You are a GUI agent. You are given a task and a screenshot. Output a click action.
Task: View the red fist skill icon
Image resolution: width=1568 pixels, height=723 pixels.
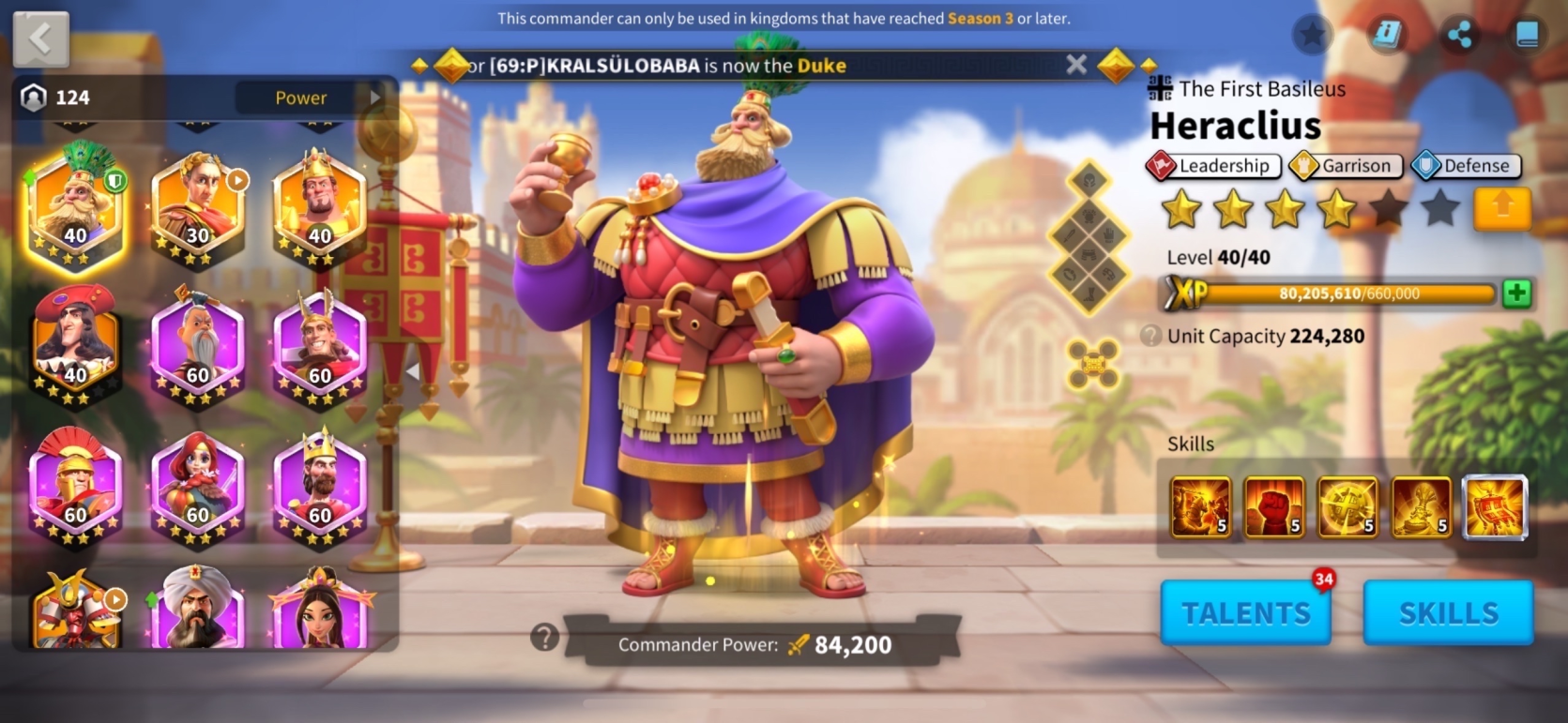[x=1273, y=507]
